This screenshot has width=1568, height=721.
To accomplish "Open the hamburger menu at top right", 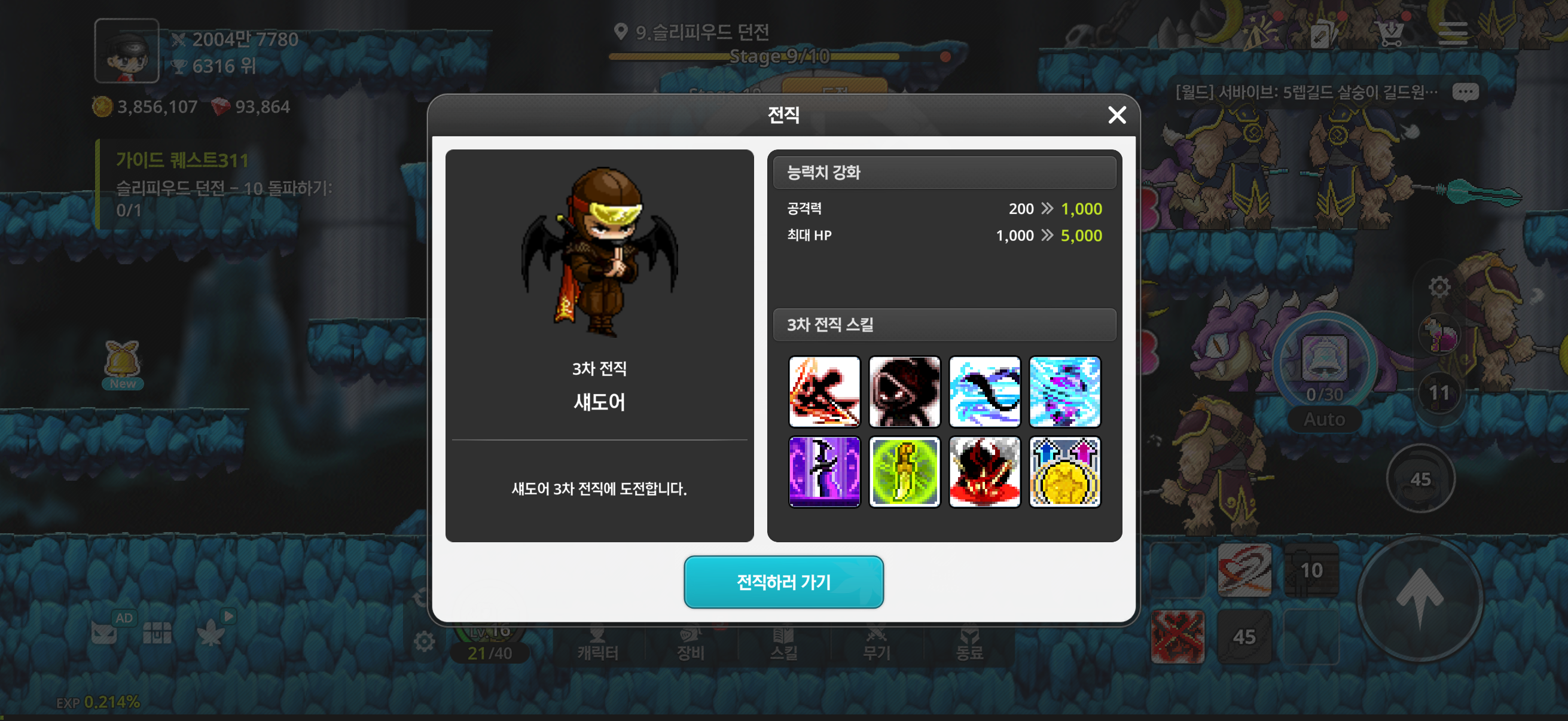I will pos(1454,33).
